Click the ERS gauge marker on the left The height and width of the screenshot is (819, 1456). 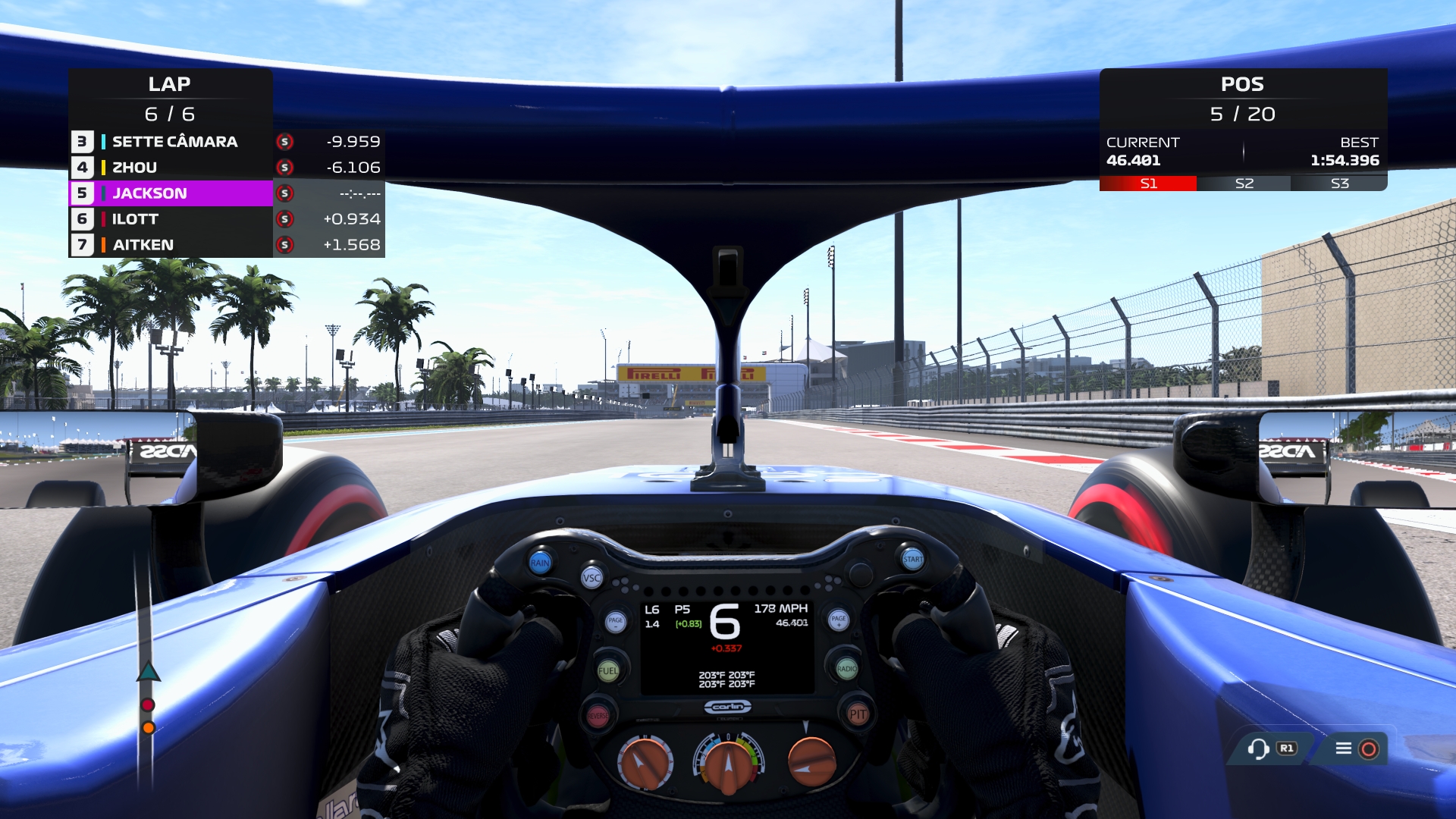149,672
